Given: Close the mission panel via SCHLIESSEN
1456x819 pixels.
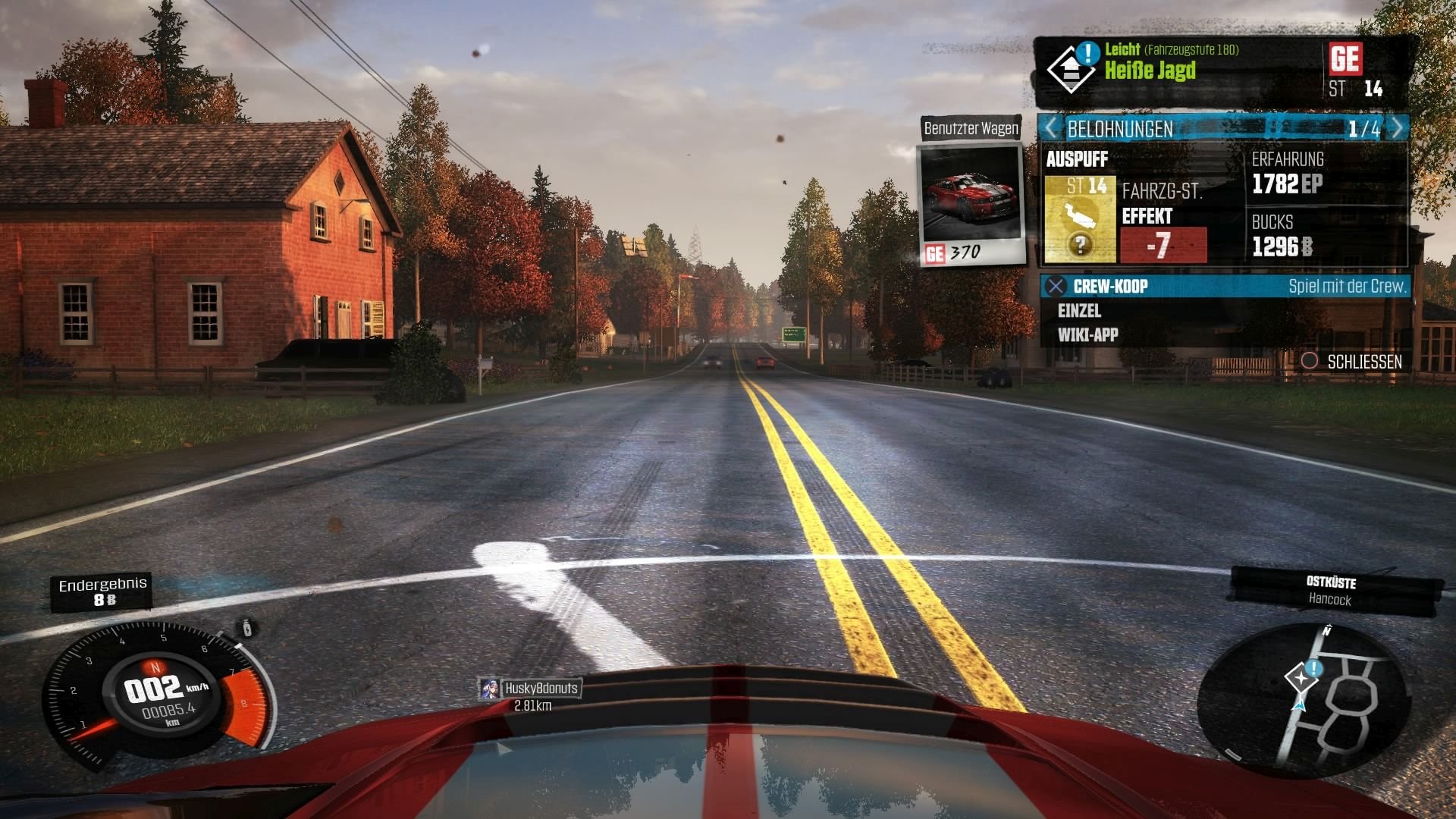Looking at the screenshot, I should (x=1352, y=362).
